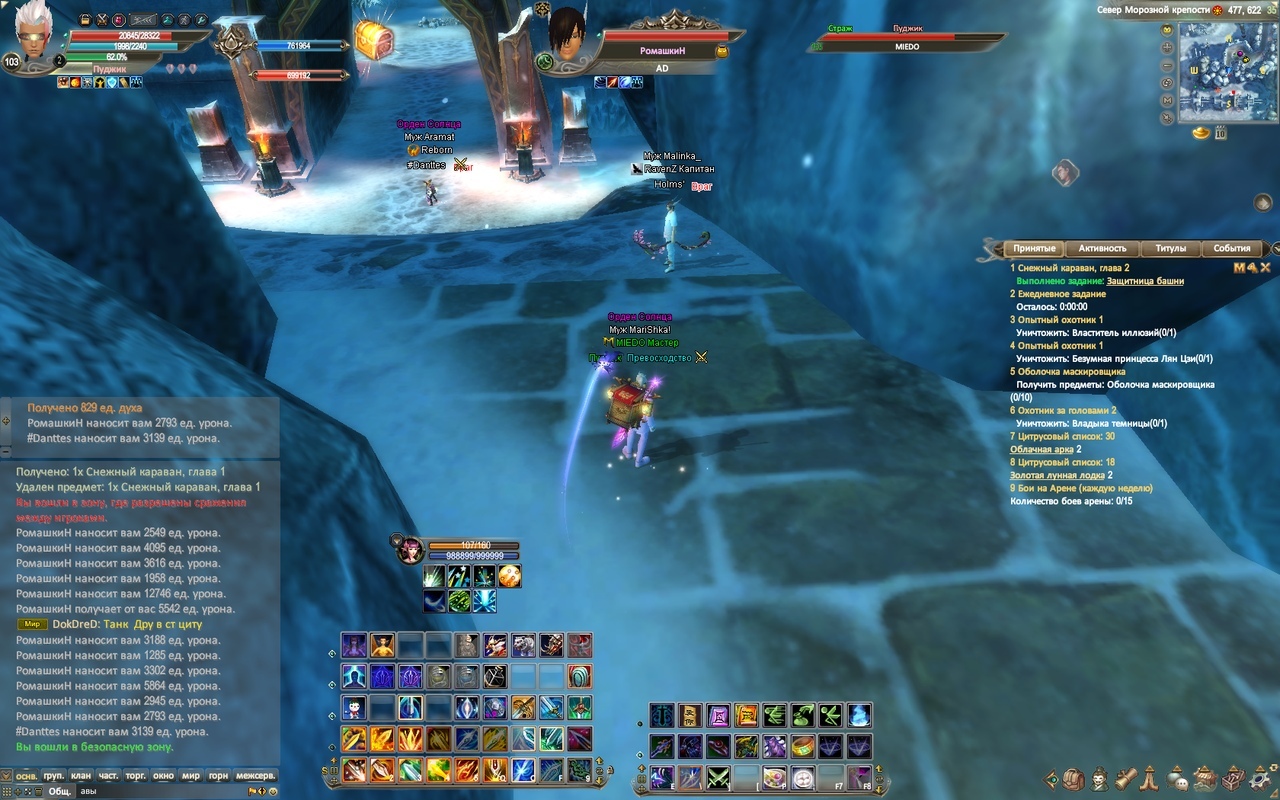
Task: Switch chat to the торг. channel
Action: click(x=135, y=775)
